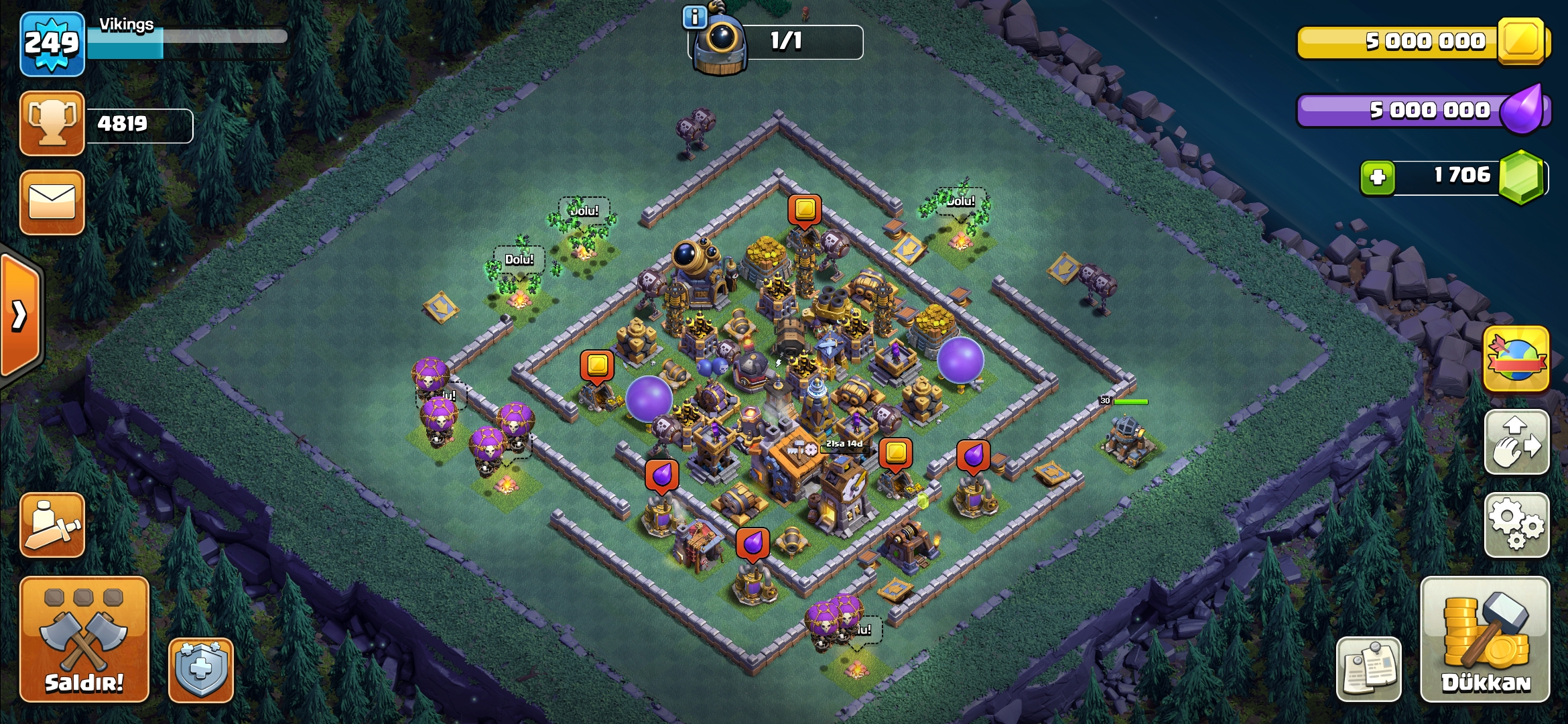The image size is (1568, 724).
Task: Open the base layout editor hand icon
Action: 1516,442
